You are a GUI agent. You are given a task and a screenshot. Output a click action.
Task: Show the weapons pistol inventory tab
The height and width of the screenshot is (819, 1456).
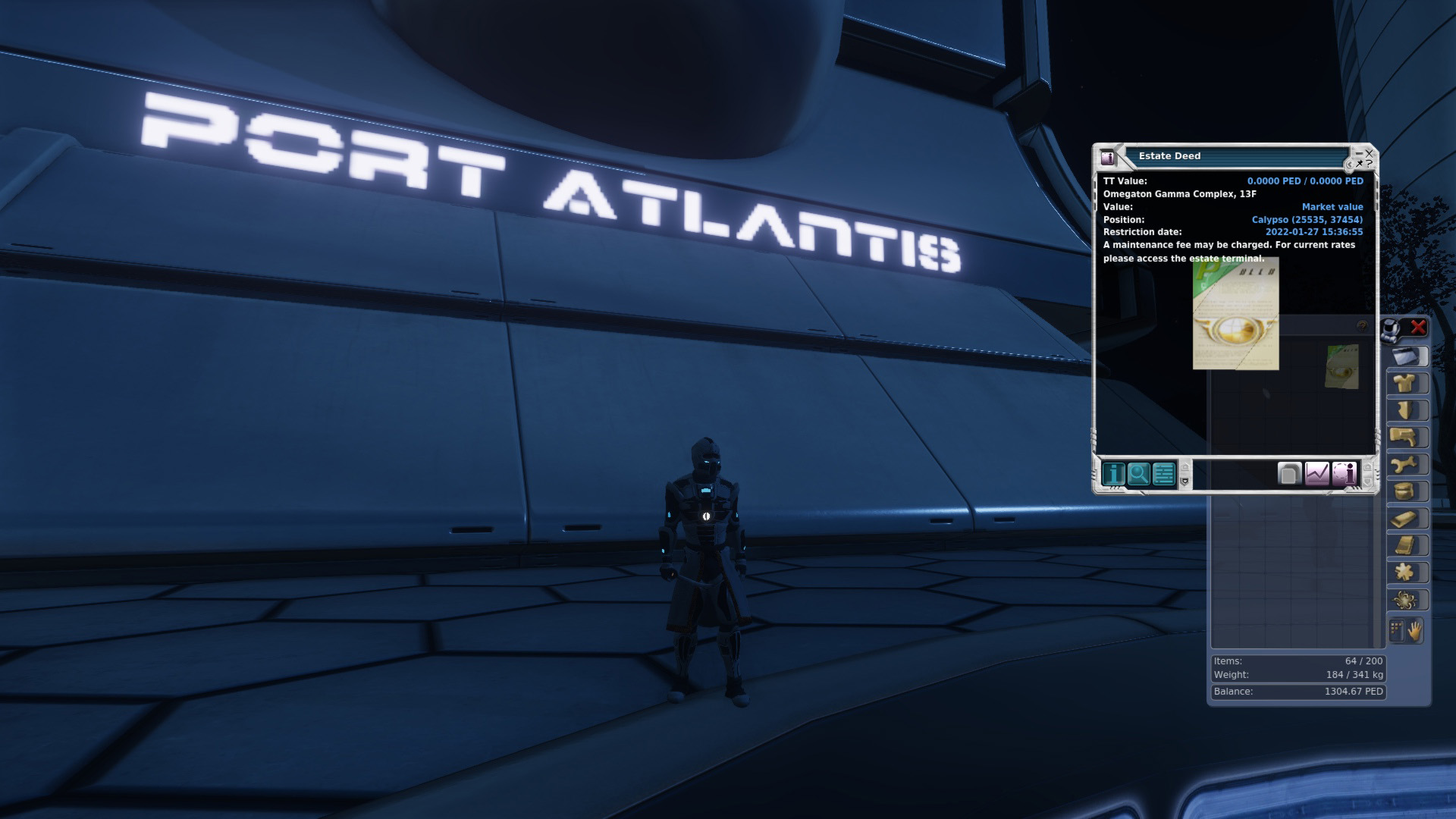click(x=1407, y=438)
